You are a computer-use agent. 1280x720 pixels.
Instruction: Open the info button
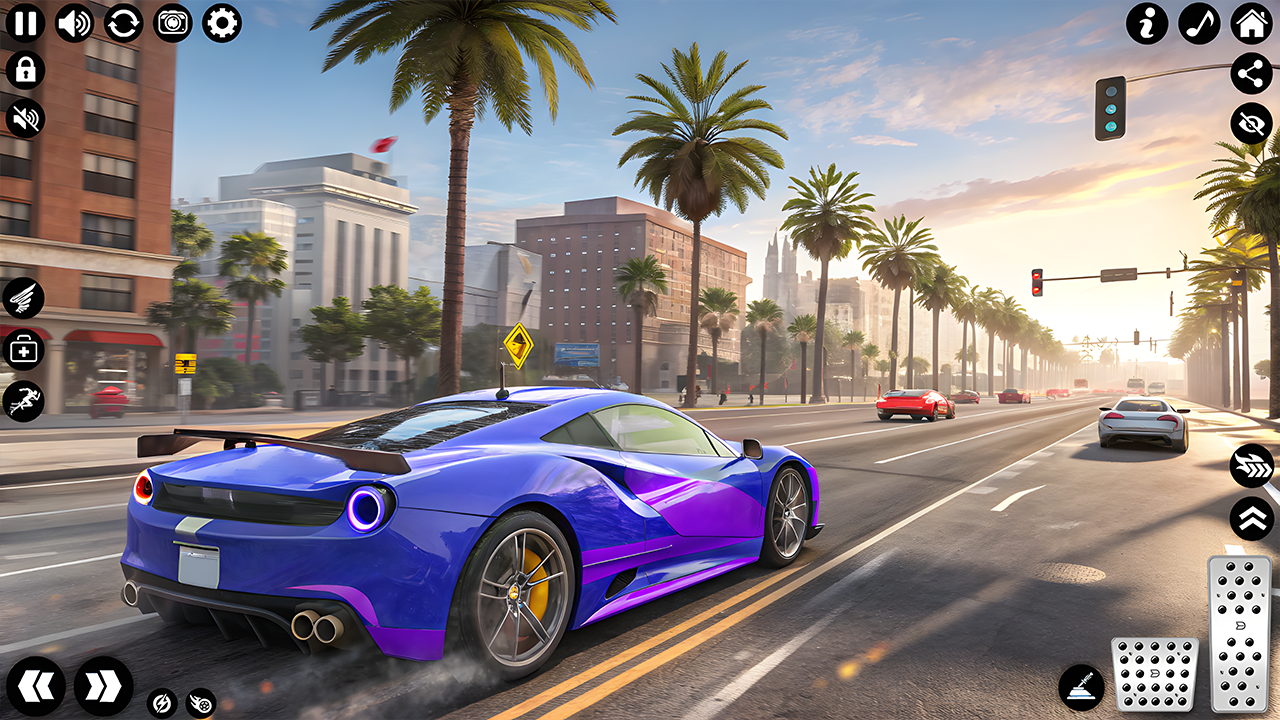(x=1147, y=23)
